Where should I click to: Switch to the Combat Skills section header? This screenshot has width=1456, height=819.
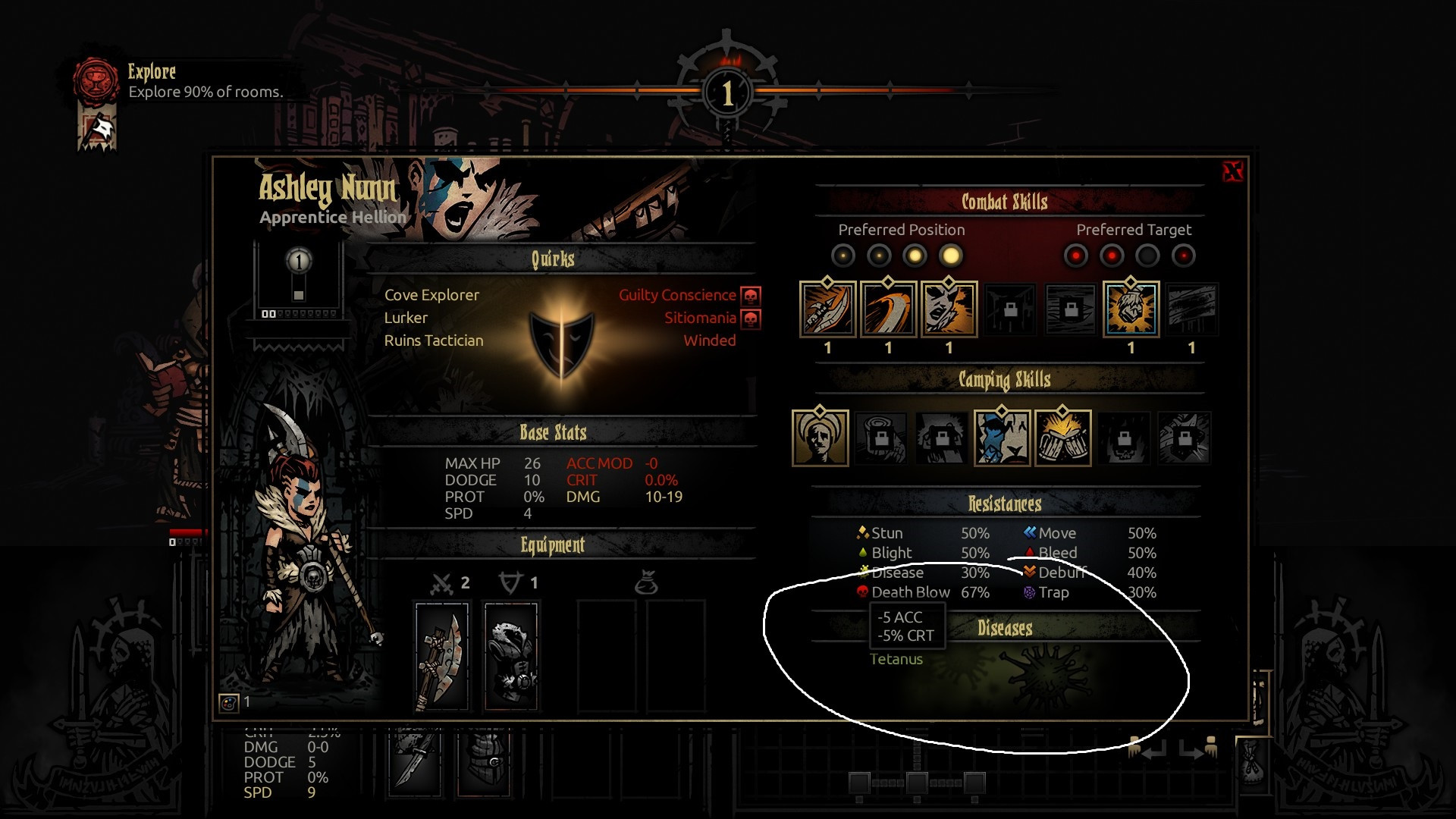1005,202
